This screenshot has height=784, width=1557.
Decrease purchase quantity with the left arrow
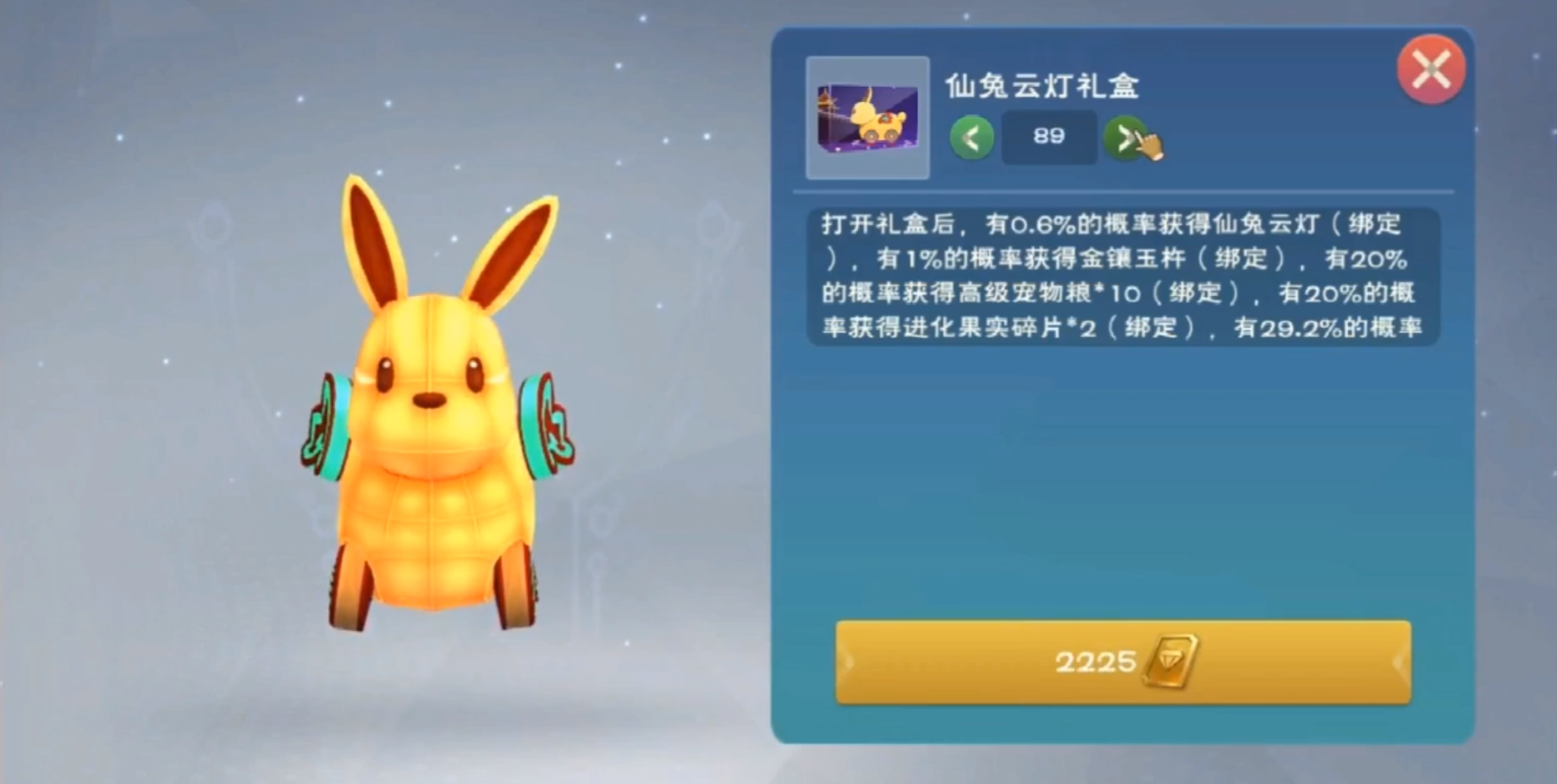(971, 137)
